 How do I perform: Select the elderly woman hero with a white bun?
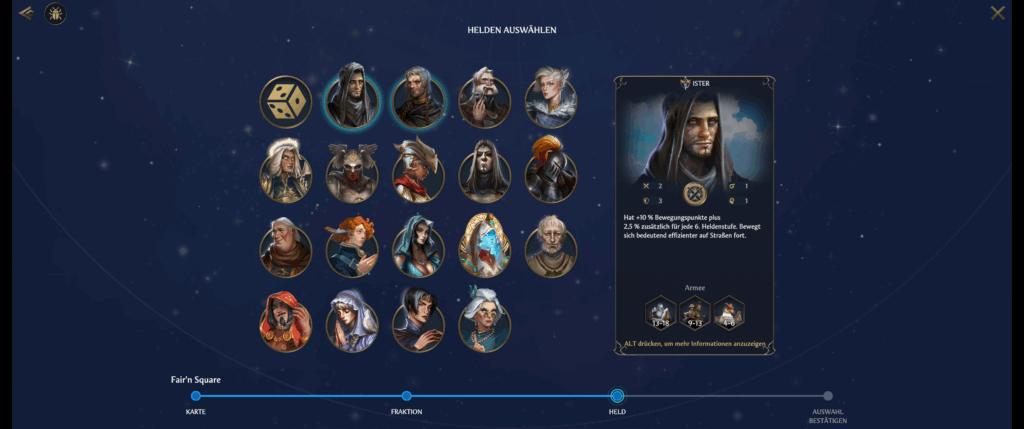tap(484, 319)
